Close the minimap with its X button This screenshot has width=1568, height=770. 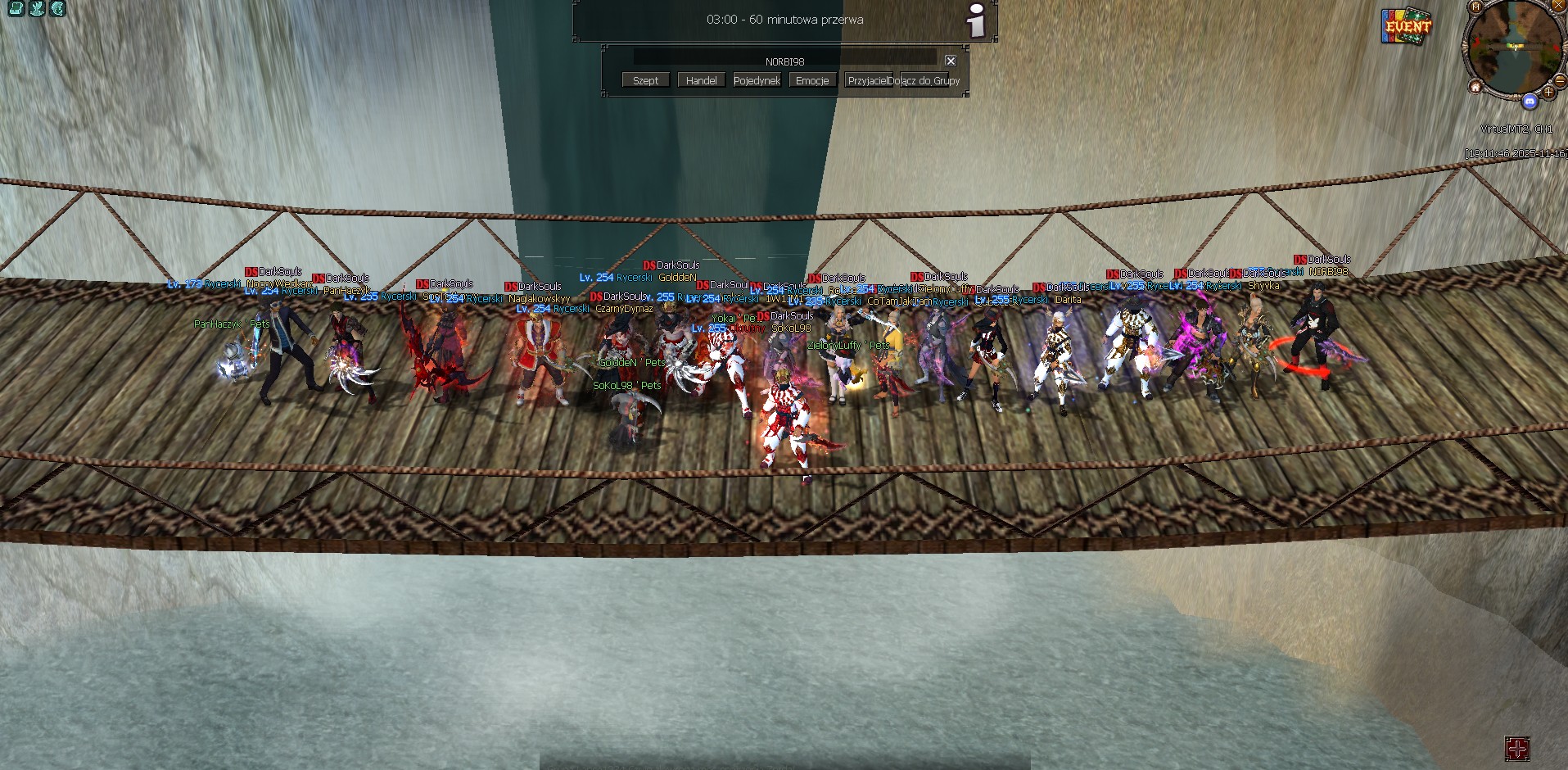point(1558,6)
